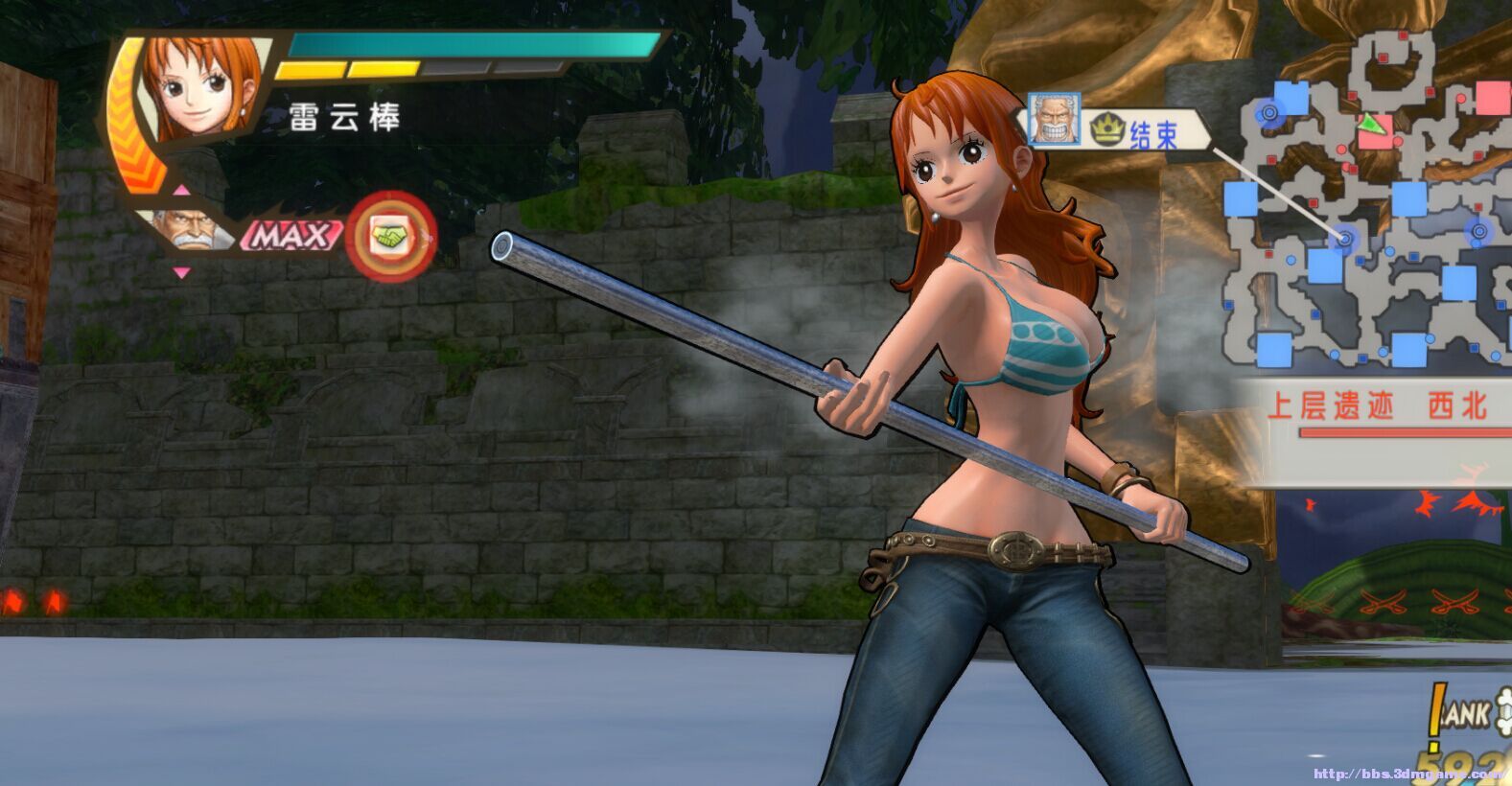Click the 上层遗迹 西北 location banner

coord(1376,406)
